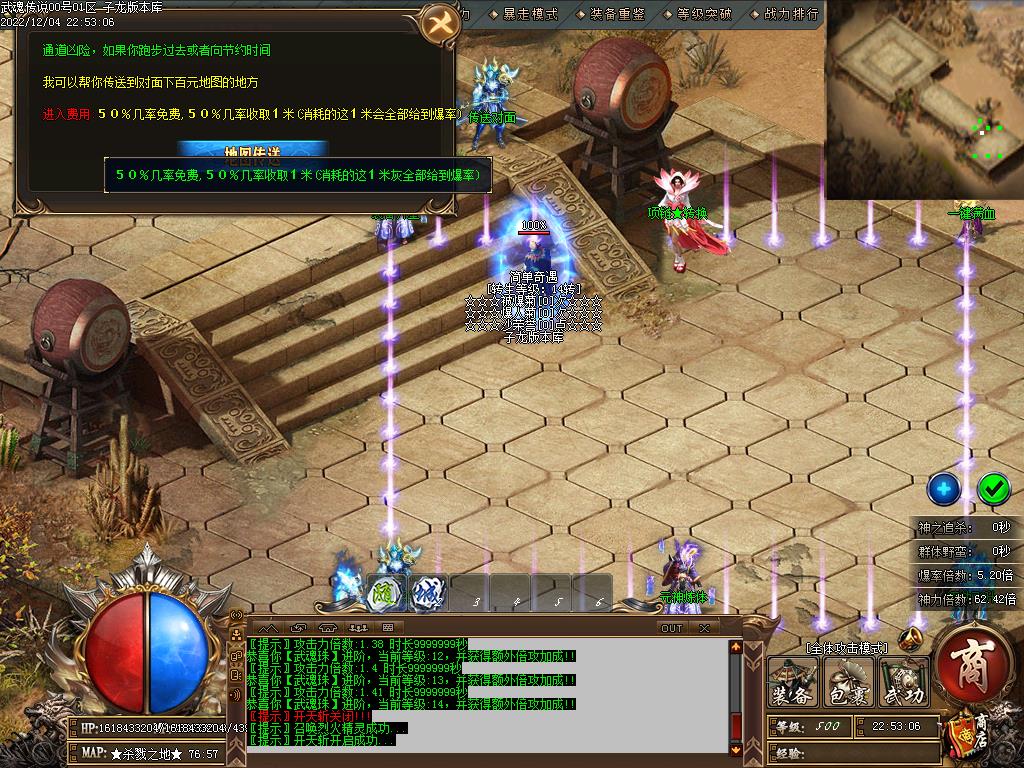Close the teleport NPC dialogue window
Viewport: 1024px width, 768px height.
(438, 24)
